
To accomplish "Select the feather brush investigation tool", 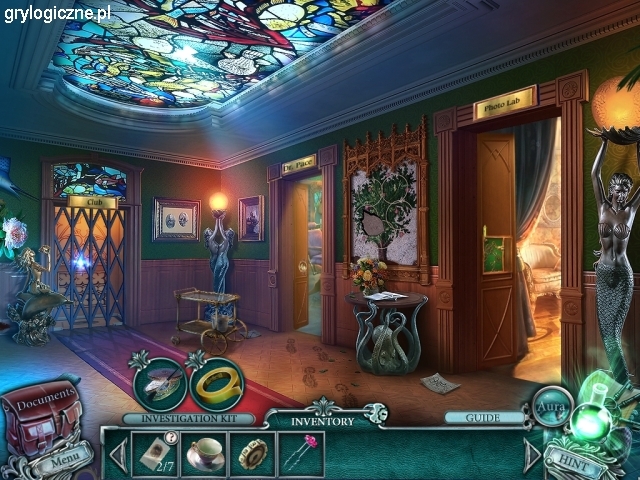I will 158,381.
